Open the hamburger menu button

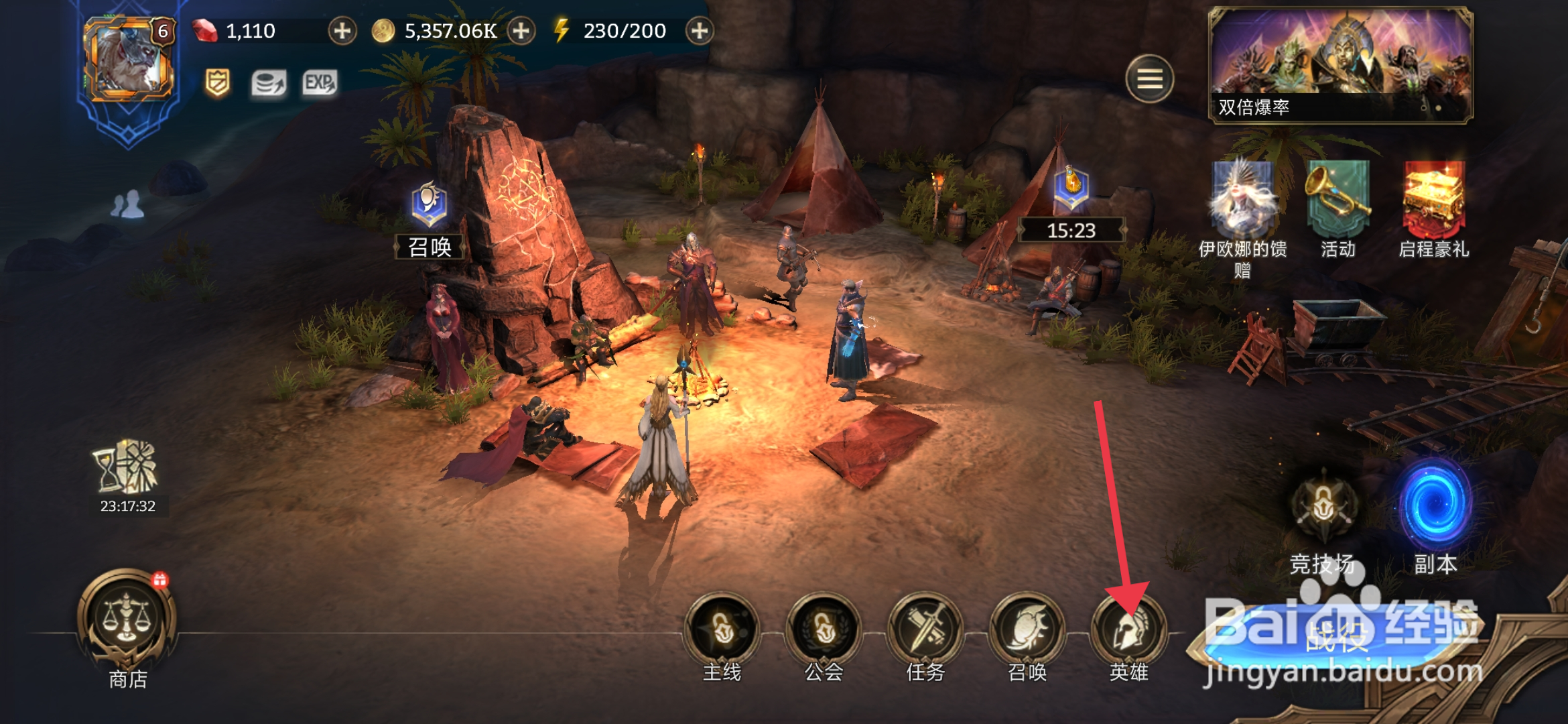coord(1149,79)
